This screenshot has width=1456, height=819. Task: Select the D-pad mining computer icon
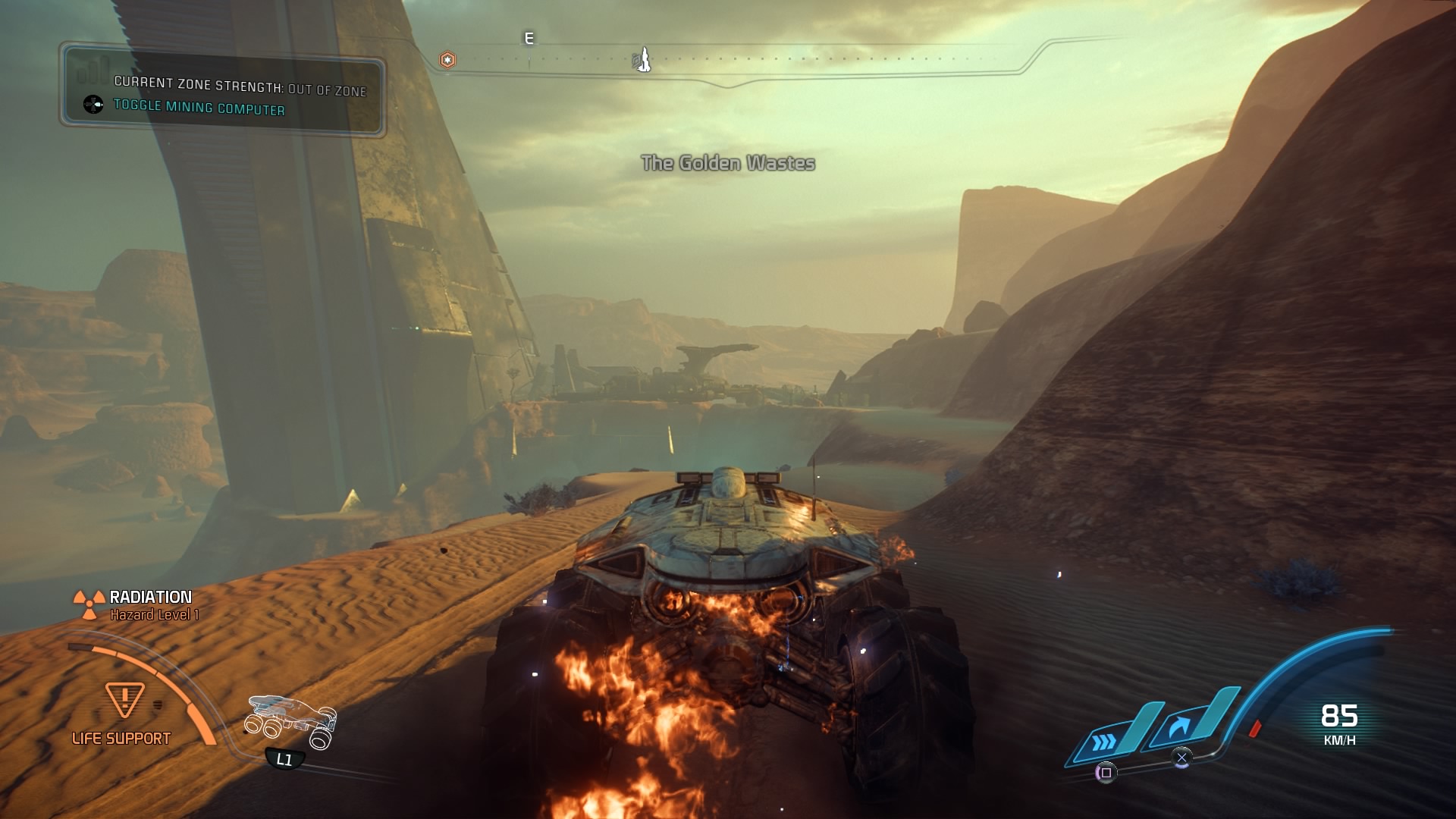pos(93,105)
